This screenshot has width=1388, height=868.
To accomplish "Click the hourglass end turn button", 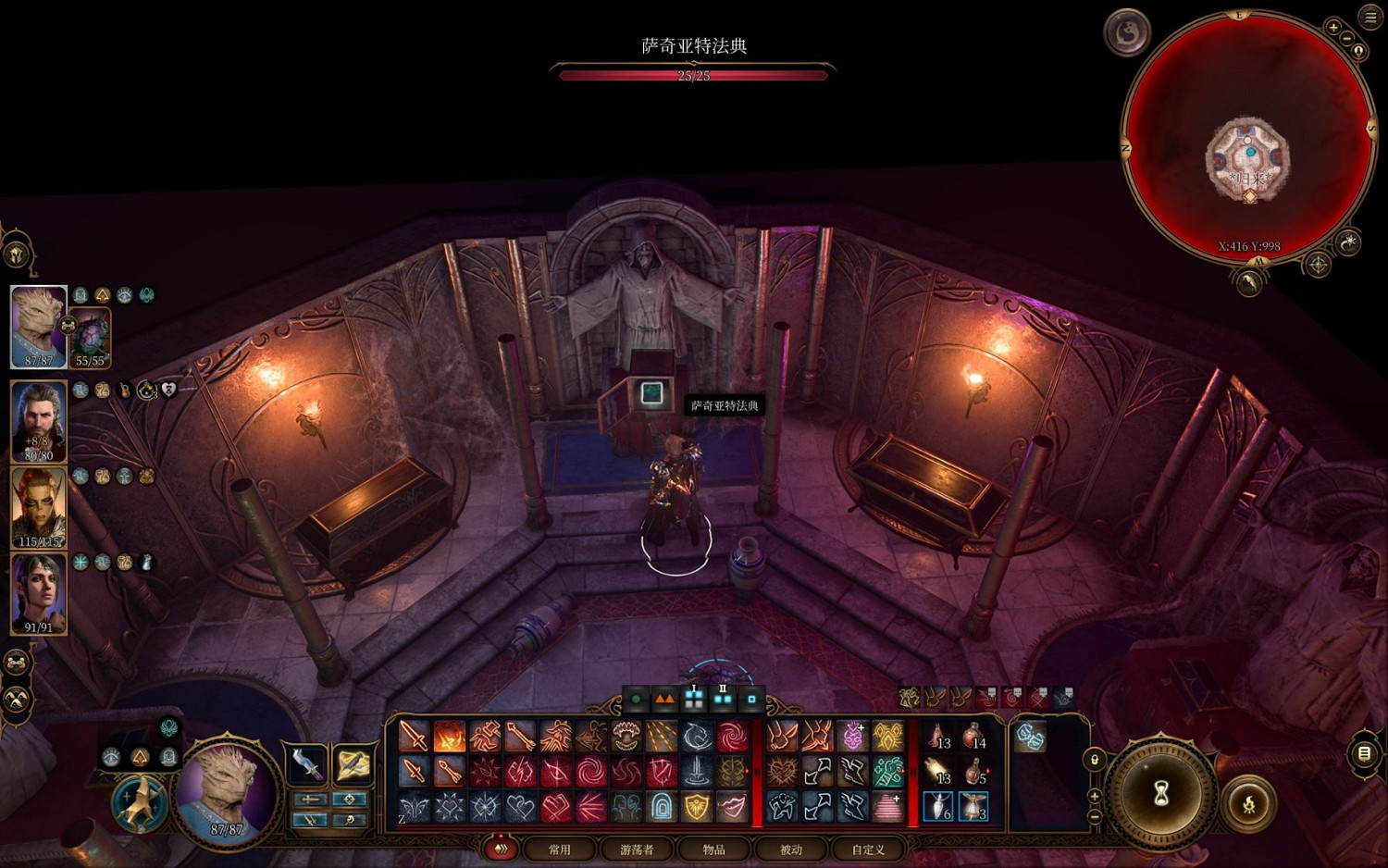I will click(1161, 793).
